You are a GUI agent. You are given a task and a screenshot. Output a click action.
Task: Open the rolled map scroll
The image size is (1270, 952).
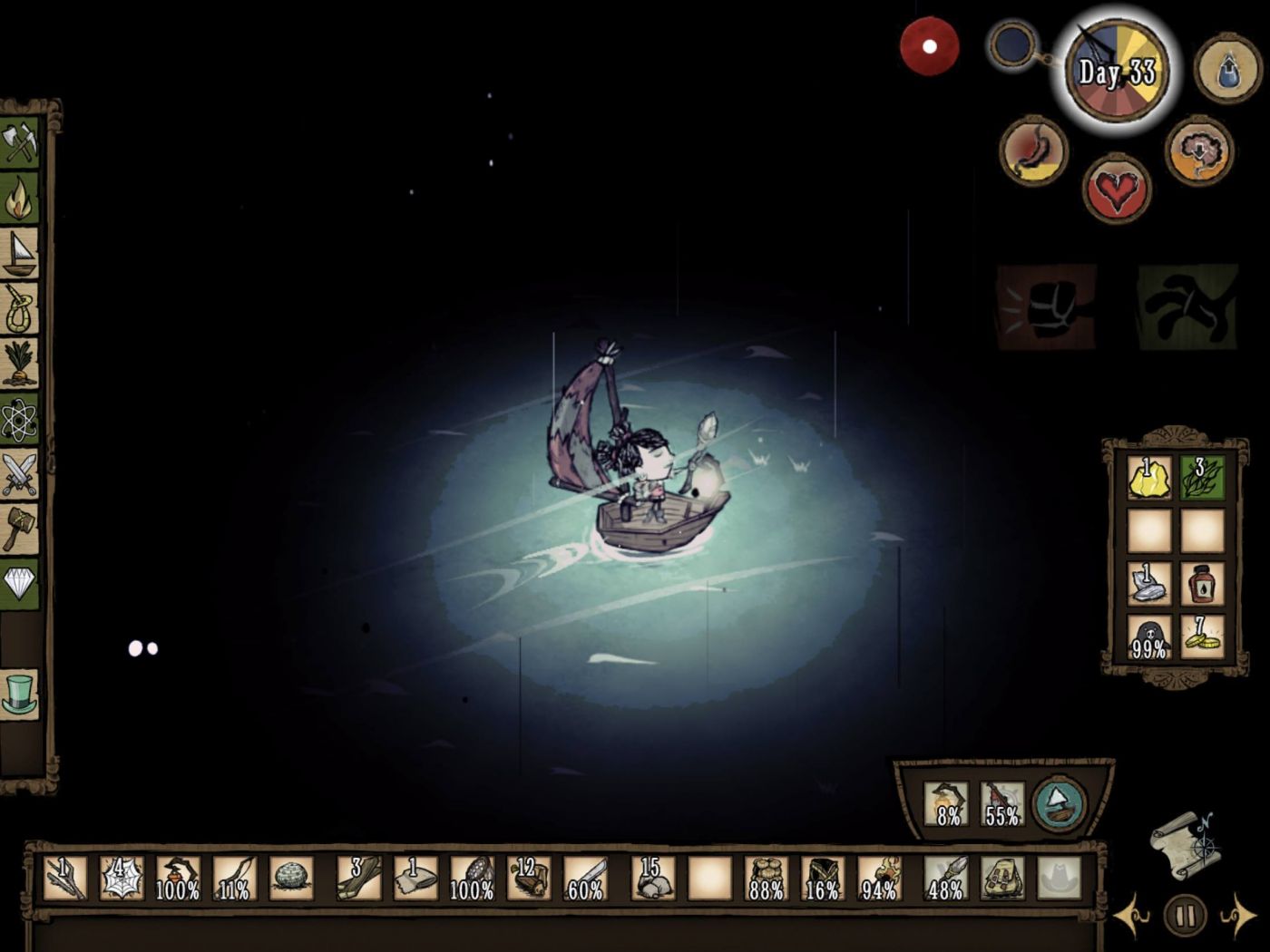coord(1185,845)
